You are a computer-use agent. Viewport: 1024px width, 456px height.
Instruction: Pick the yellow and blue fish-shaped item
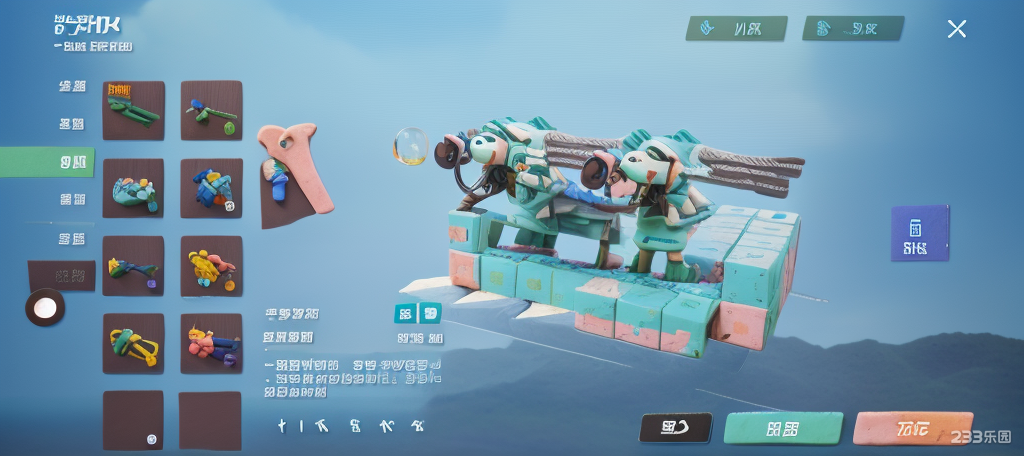133,266
